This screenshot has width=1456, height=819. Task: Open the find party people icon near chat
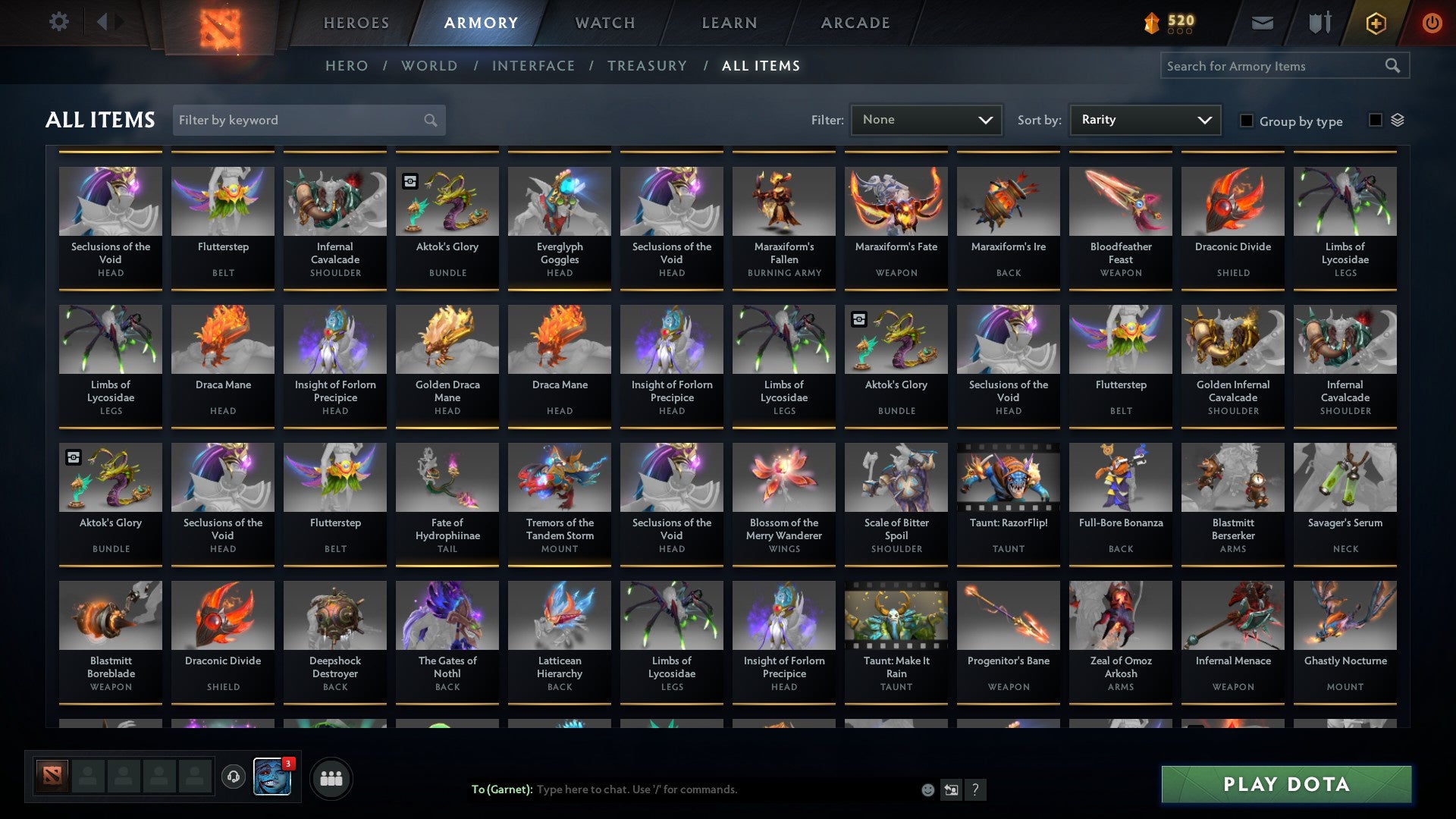pos(330,777)
